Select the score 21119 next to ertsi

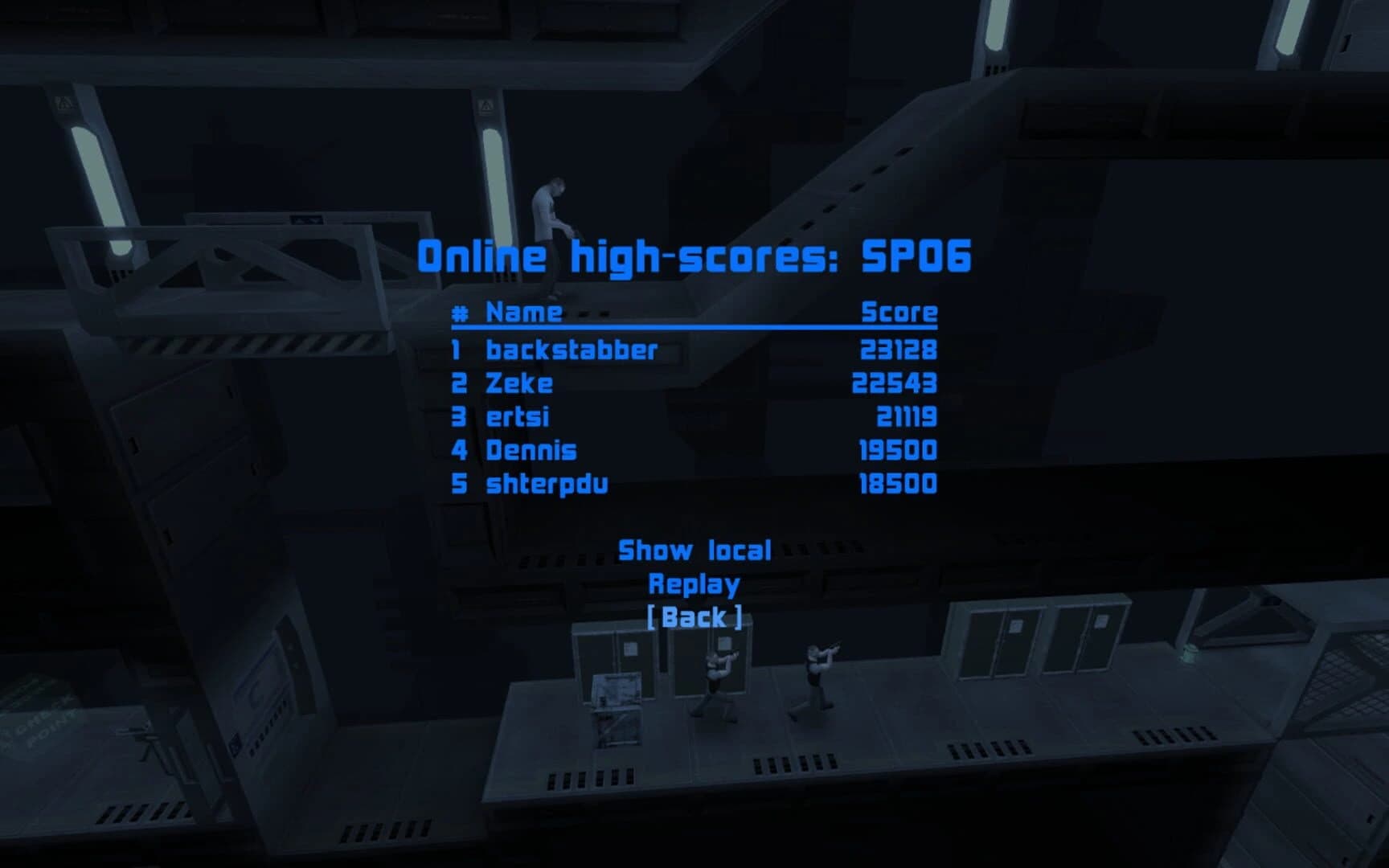tap(906, 417)
